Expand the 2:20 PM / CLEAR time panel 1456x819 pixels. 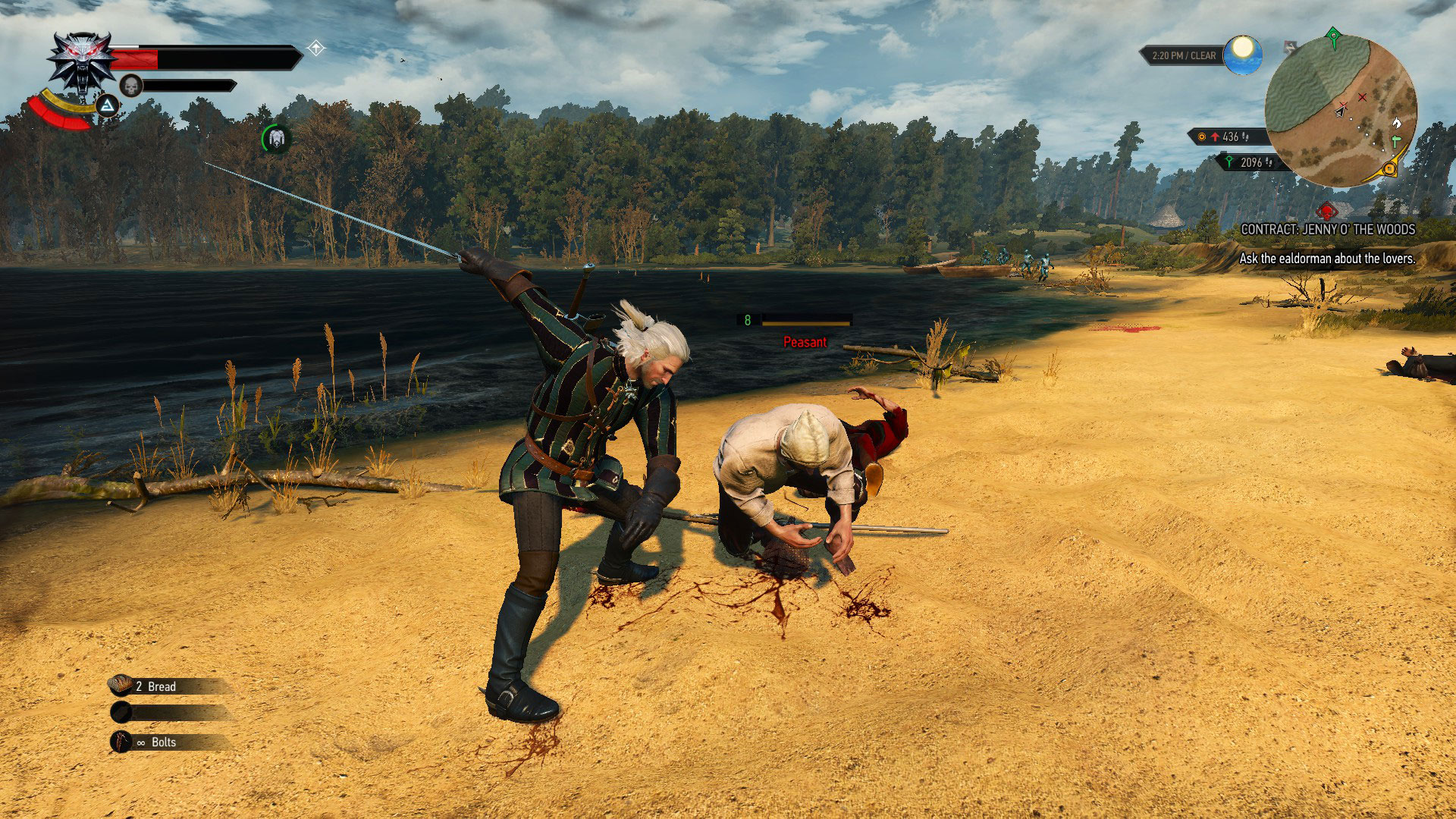[x=1184, y=55]
